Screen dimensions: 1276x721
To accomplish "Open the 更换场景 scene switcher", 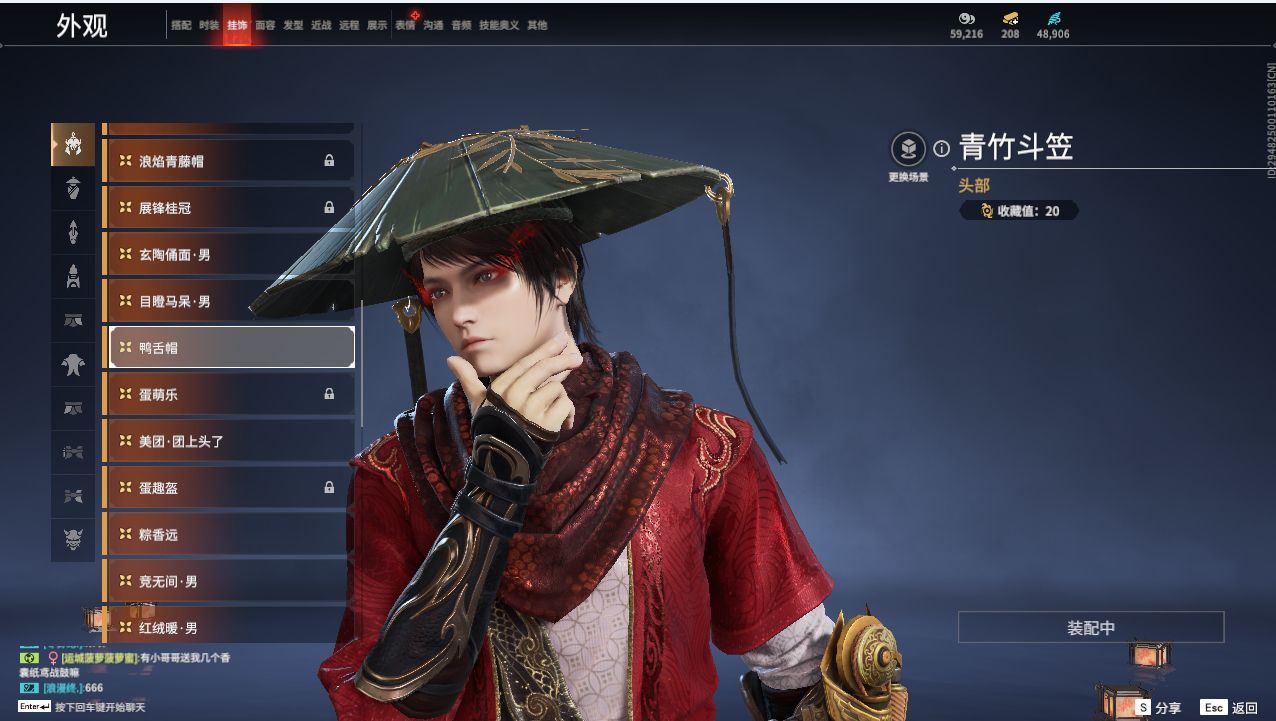I will click(x=908, y=150).
